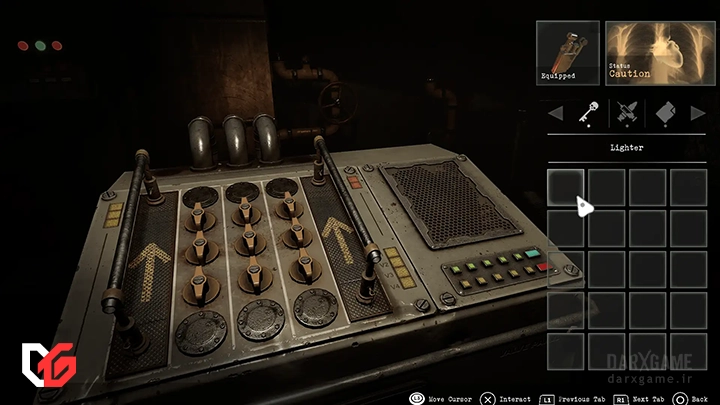
Task: Click the left arrow for previous tab
Action: tap(555, 114)
